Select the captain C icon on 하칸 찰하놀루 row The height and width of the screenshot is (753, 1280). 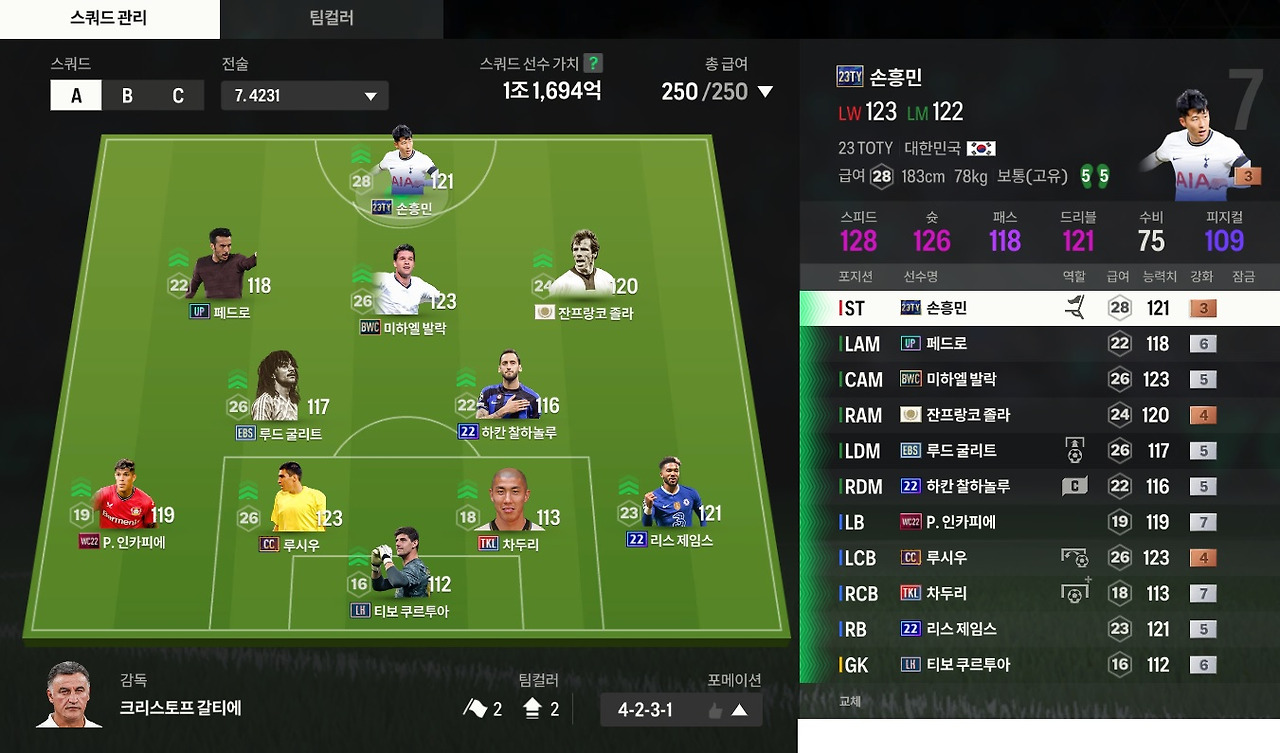pos(1077,486)
